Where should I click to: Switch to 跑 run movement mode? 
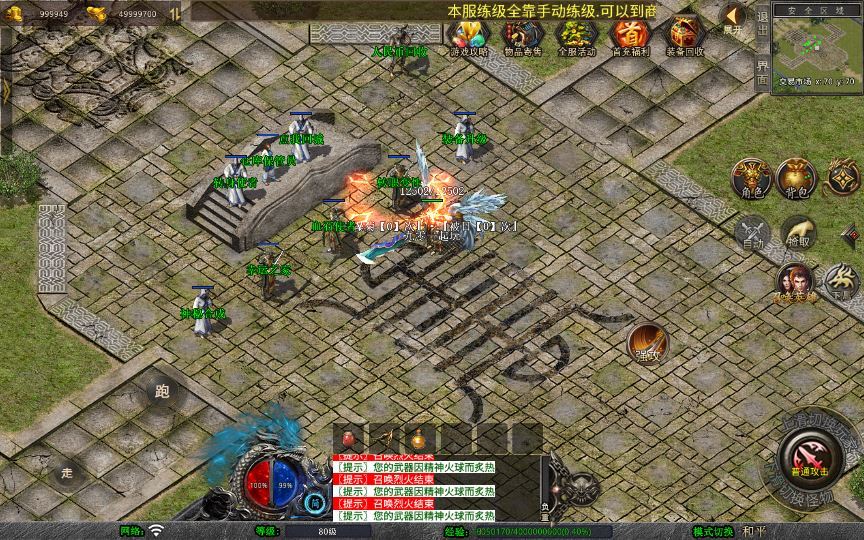pos(162,392)
